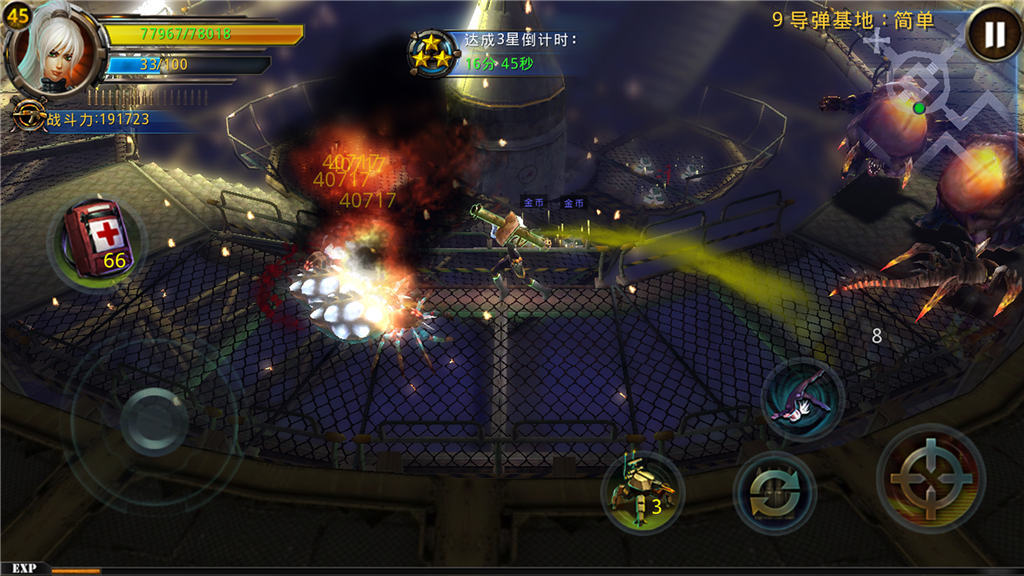Deploy the mech robot summon skill
The height and width of the screenshot is (576, 1024).
(641, 490)
